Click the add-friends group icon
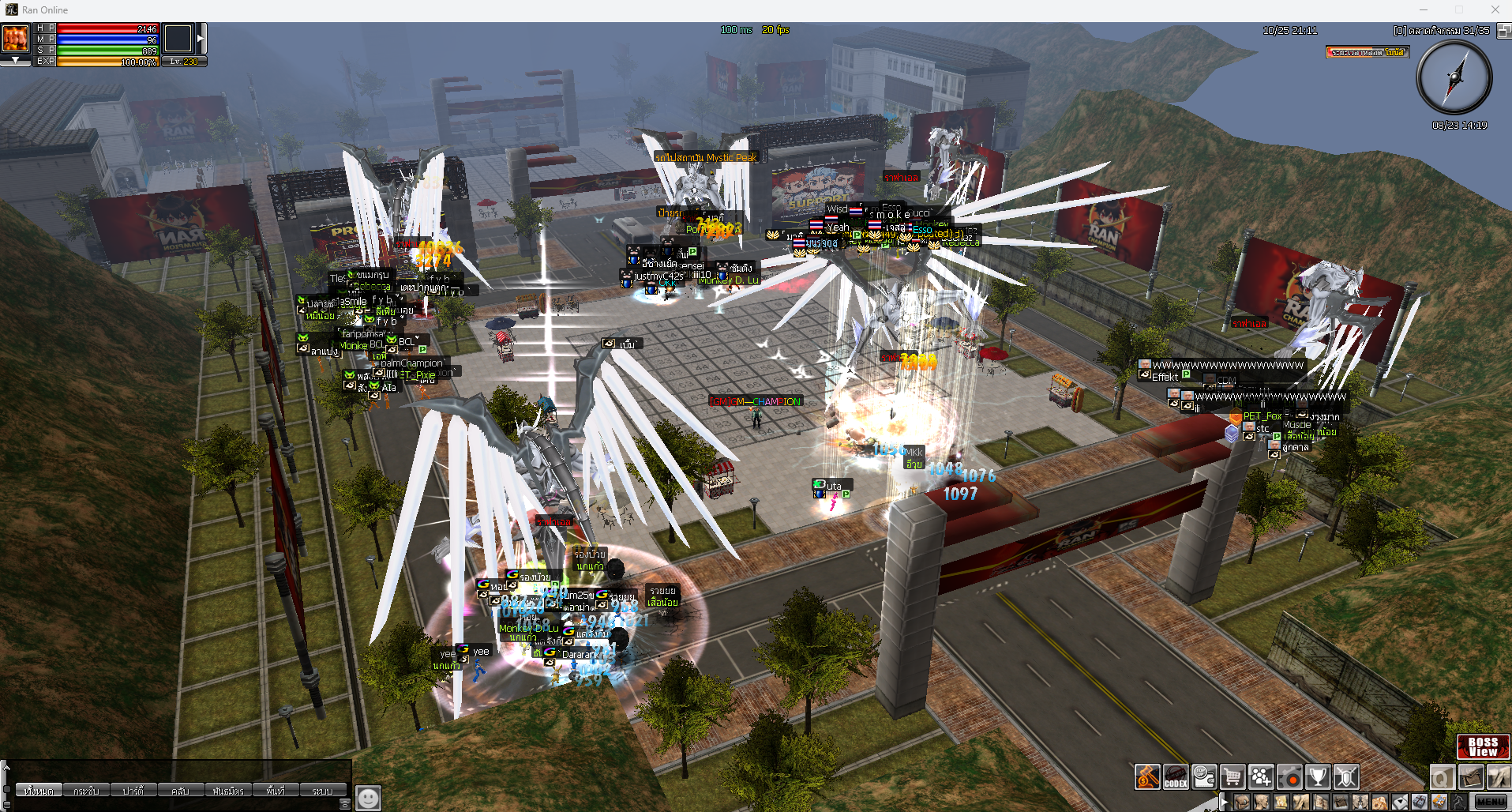Screen dimensions: 1512x812 pos(1261,777)
